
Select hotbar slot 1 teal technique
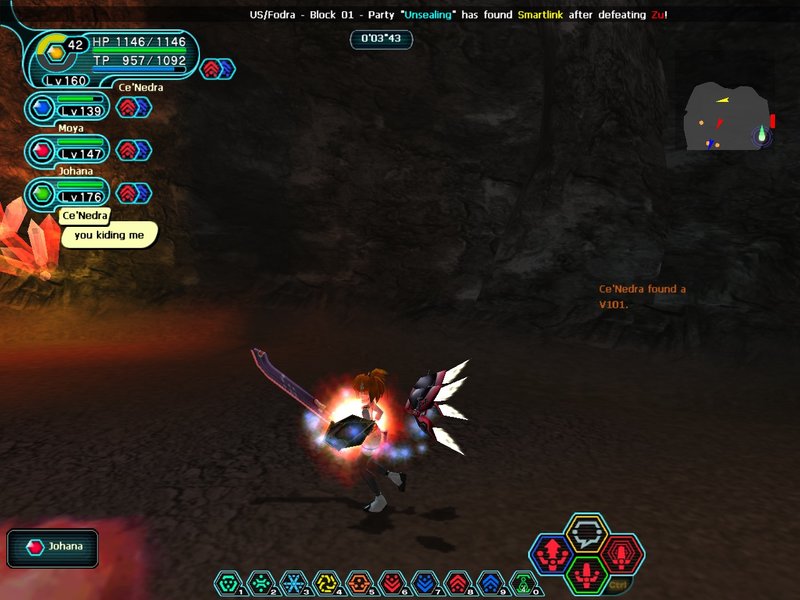click(229, 583)
